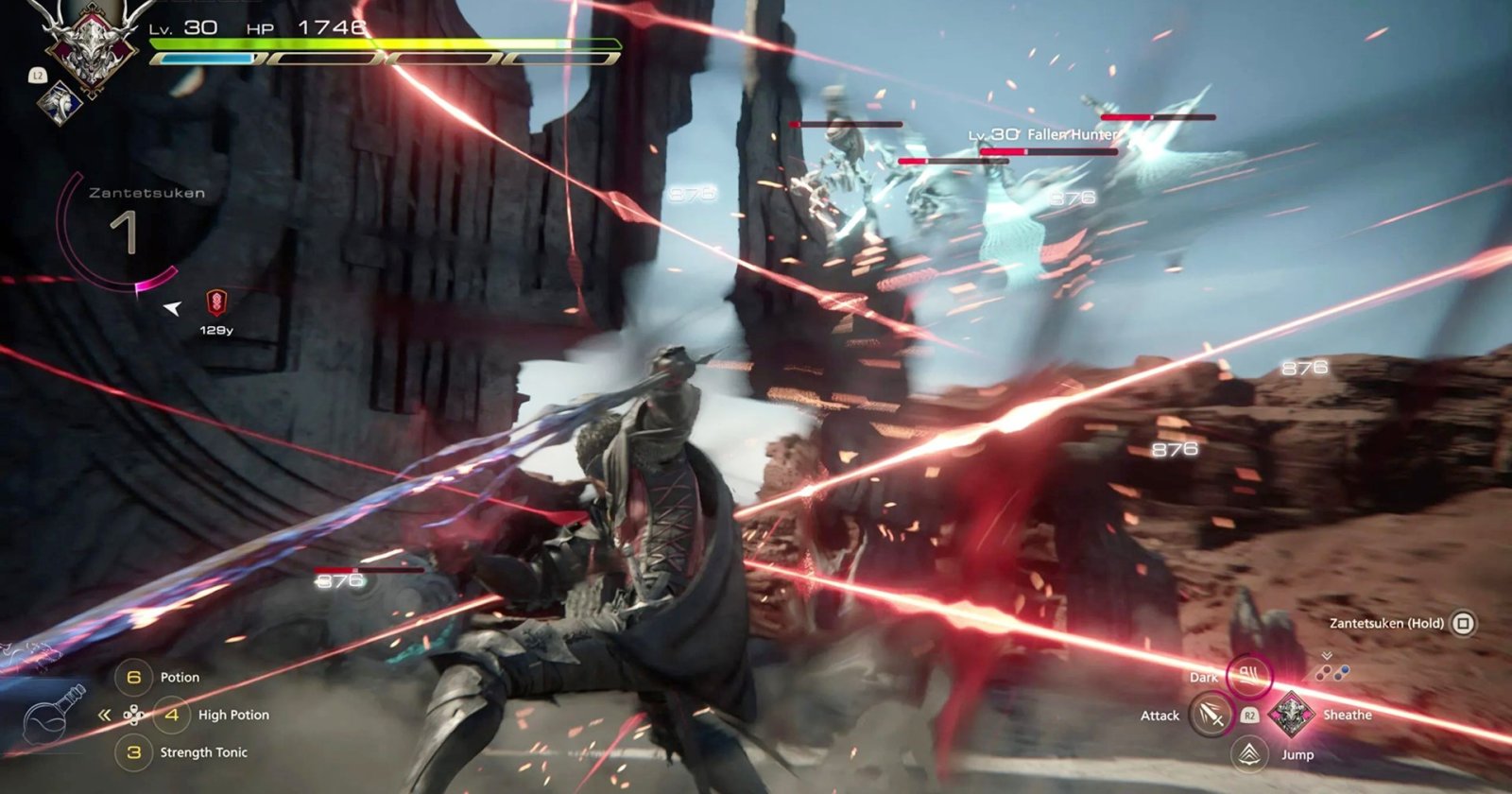This screenshot has width=1512, height=794.
Task: Click the Zantetsuken gauge level indicator
Action: [124, 233]
